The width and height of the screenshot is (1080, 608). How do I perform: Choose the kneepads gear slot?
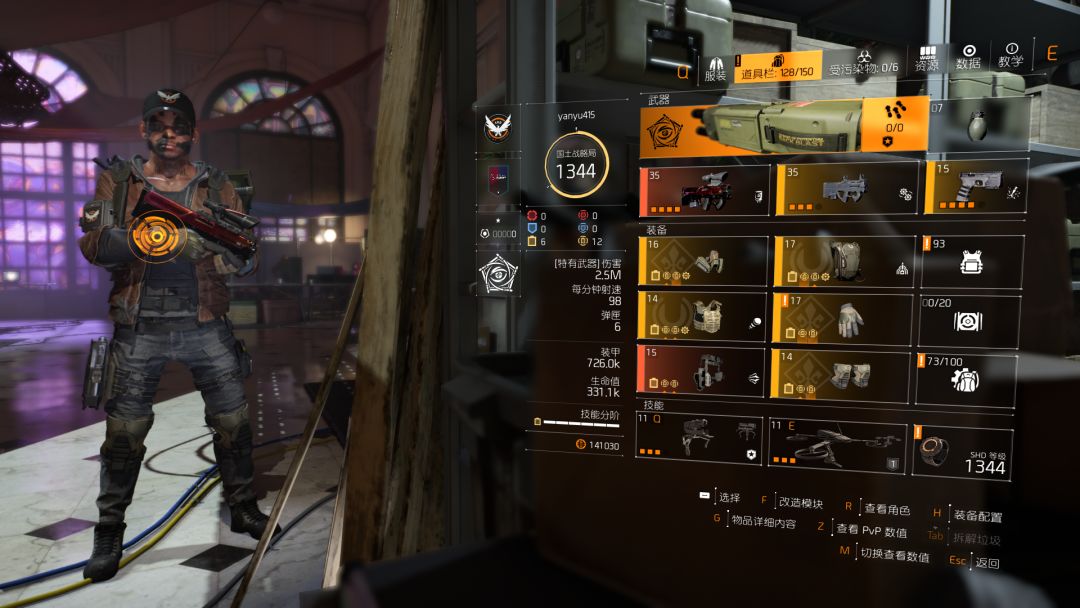tap(846, 372)
